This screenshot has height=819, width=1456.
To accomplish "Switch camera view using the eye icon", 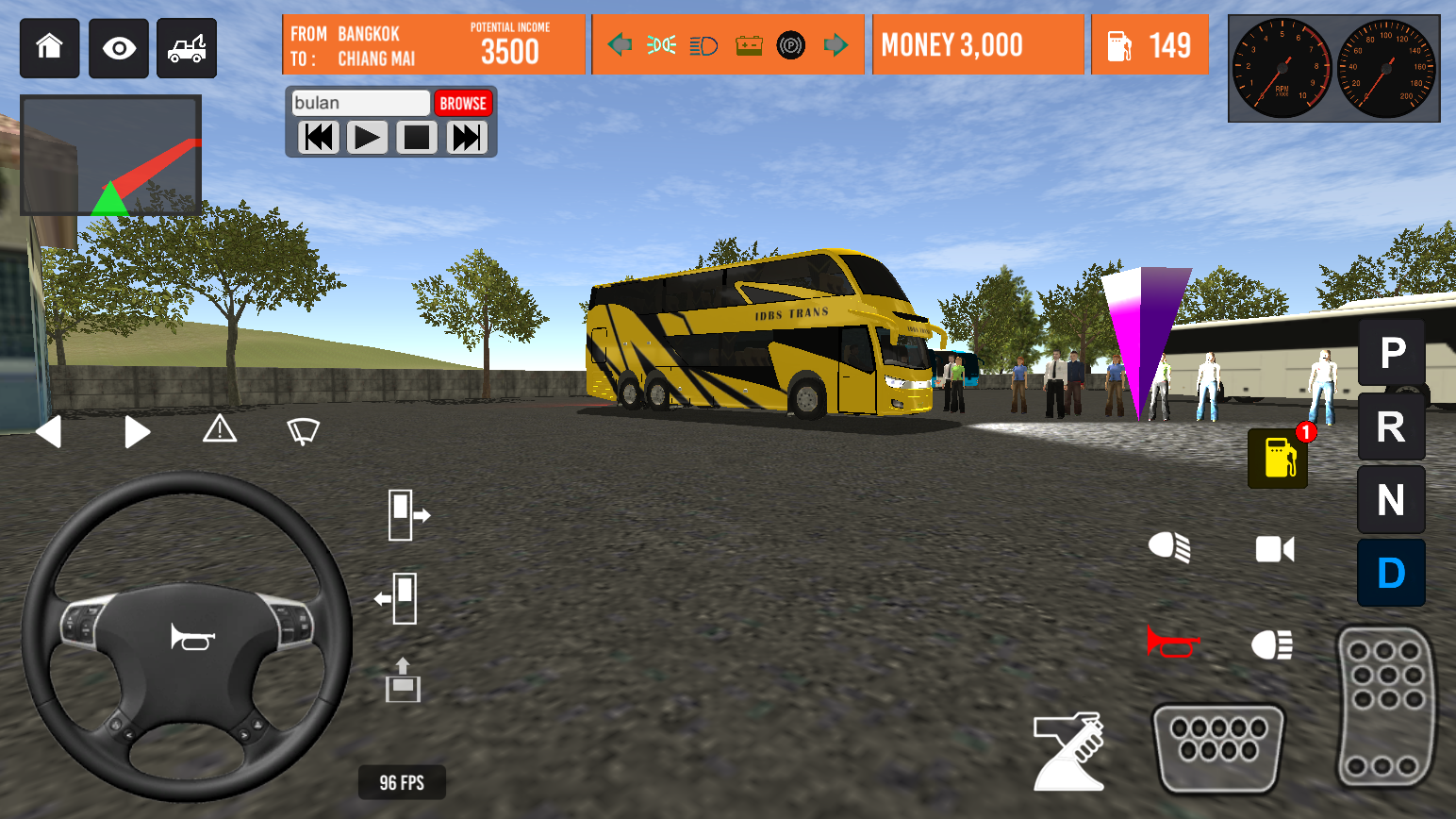I will [118, 48].
